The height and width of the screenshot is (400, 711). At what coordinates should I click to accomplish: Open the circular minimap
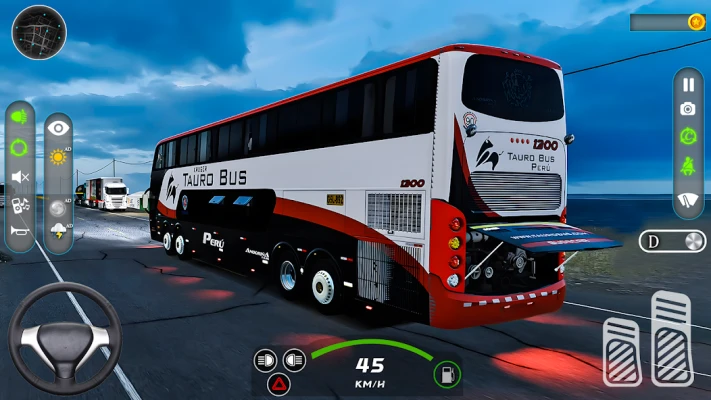(x=39, y=32)
